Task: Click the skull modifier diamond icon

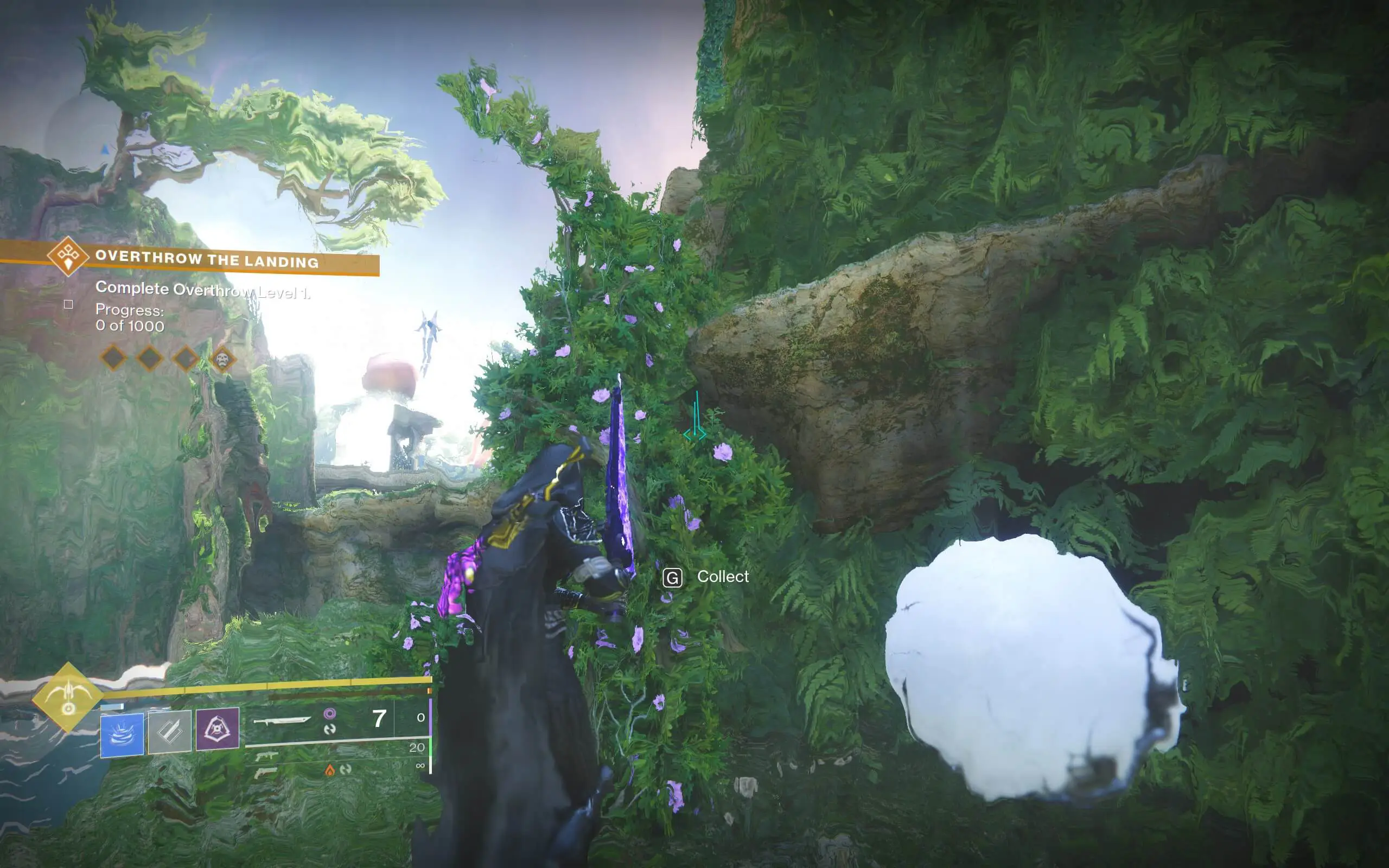Action: point(225,359)
